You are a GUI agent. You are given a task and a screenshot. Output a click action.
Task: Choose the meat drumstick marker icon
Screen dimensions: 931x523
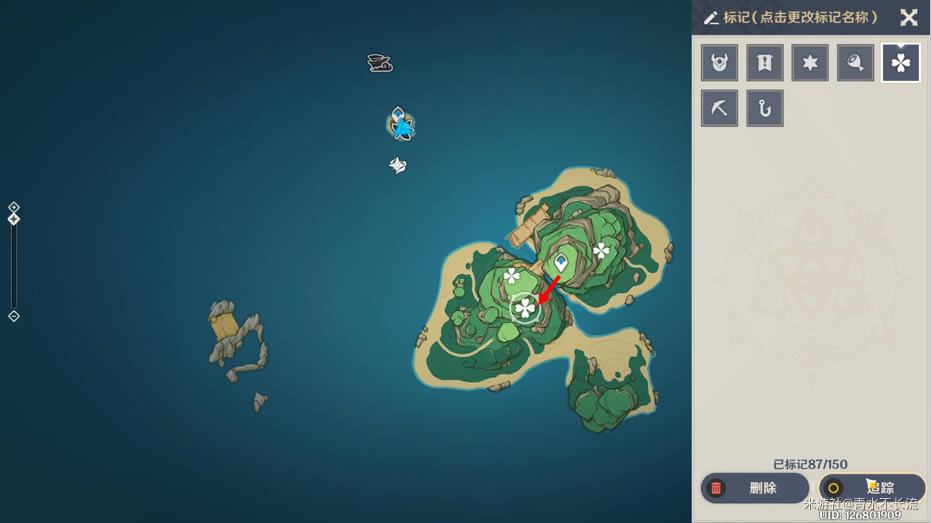pyautogui.click(x=856, y=63)
